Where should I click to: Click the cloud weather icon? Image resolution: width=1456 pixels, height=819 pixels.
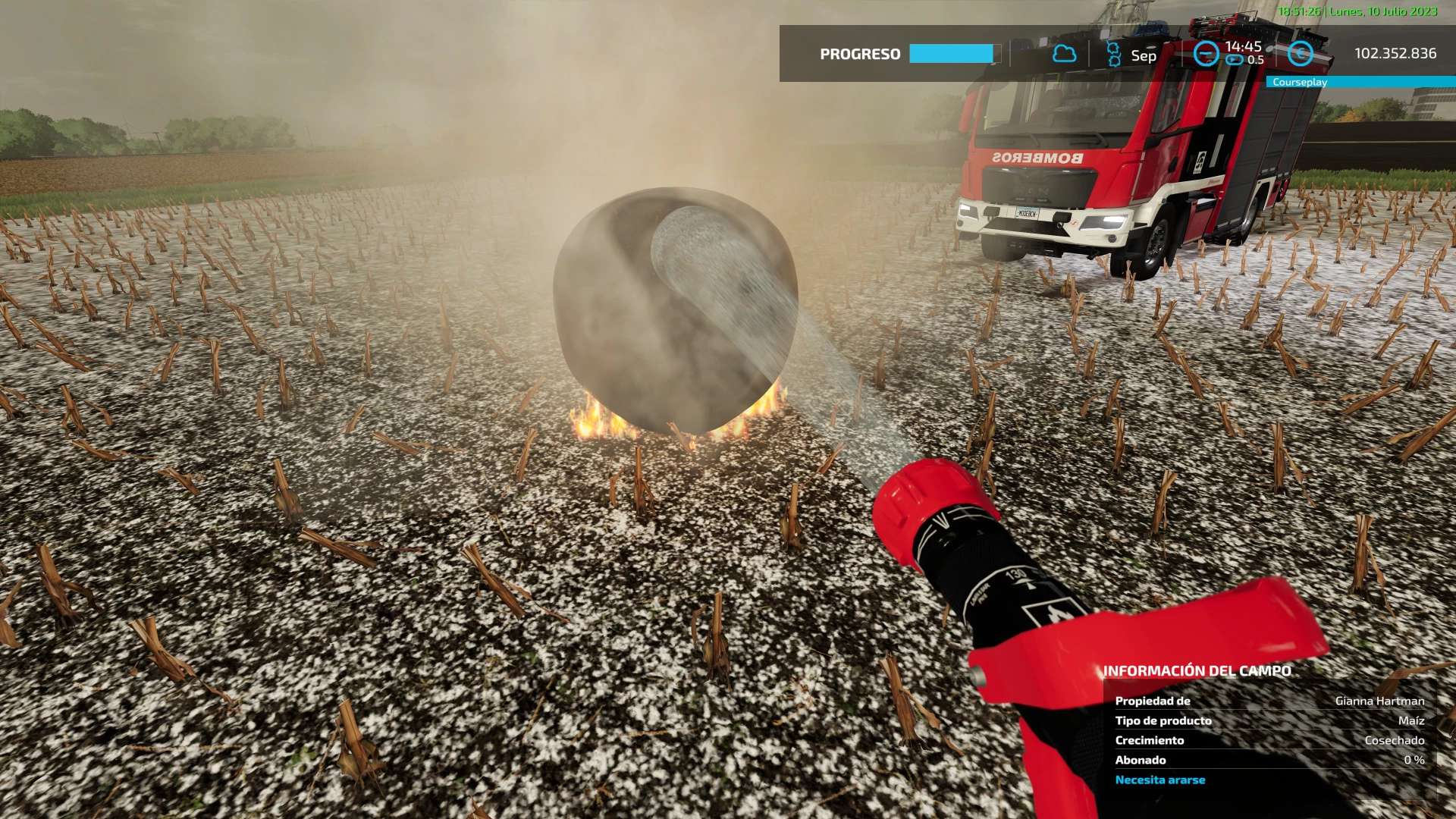(1064, 54)
